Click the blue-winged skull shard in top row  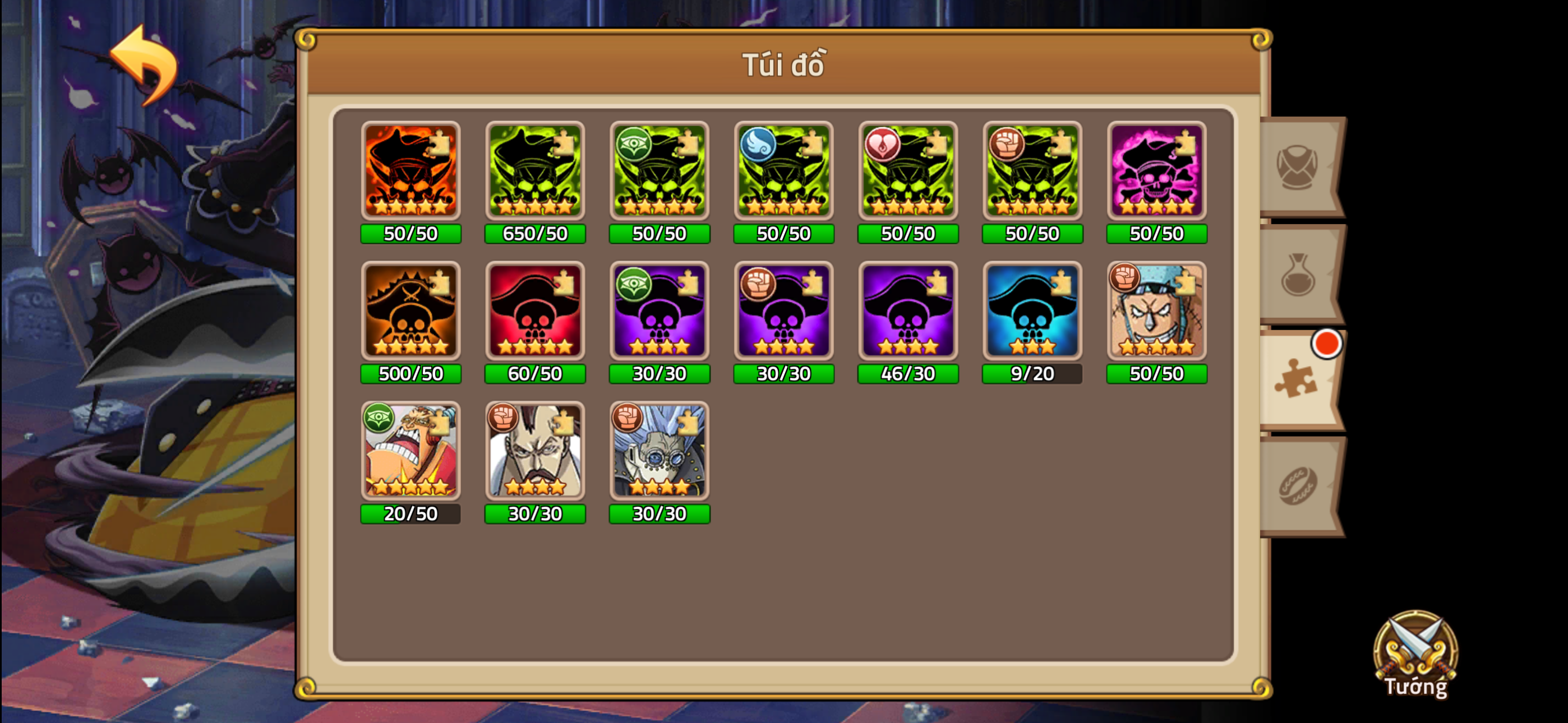coord(783,172)
